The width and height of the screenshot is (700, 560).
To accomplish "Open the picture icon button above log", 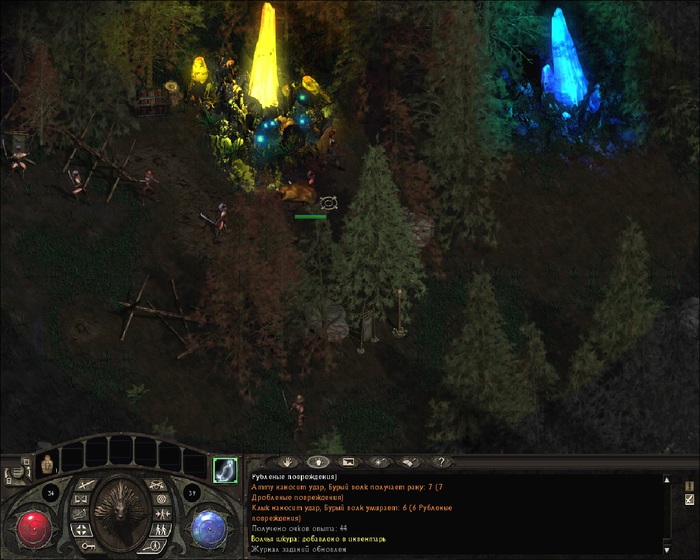I will (348, 462).
